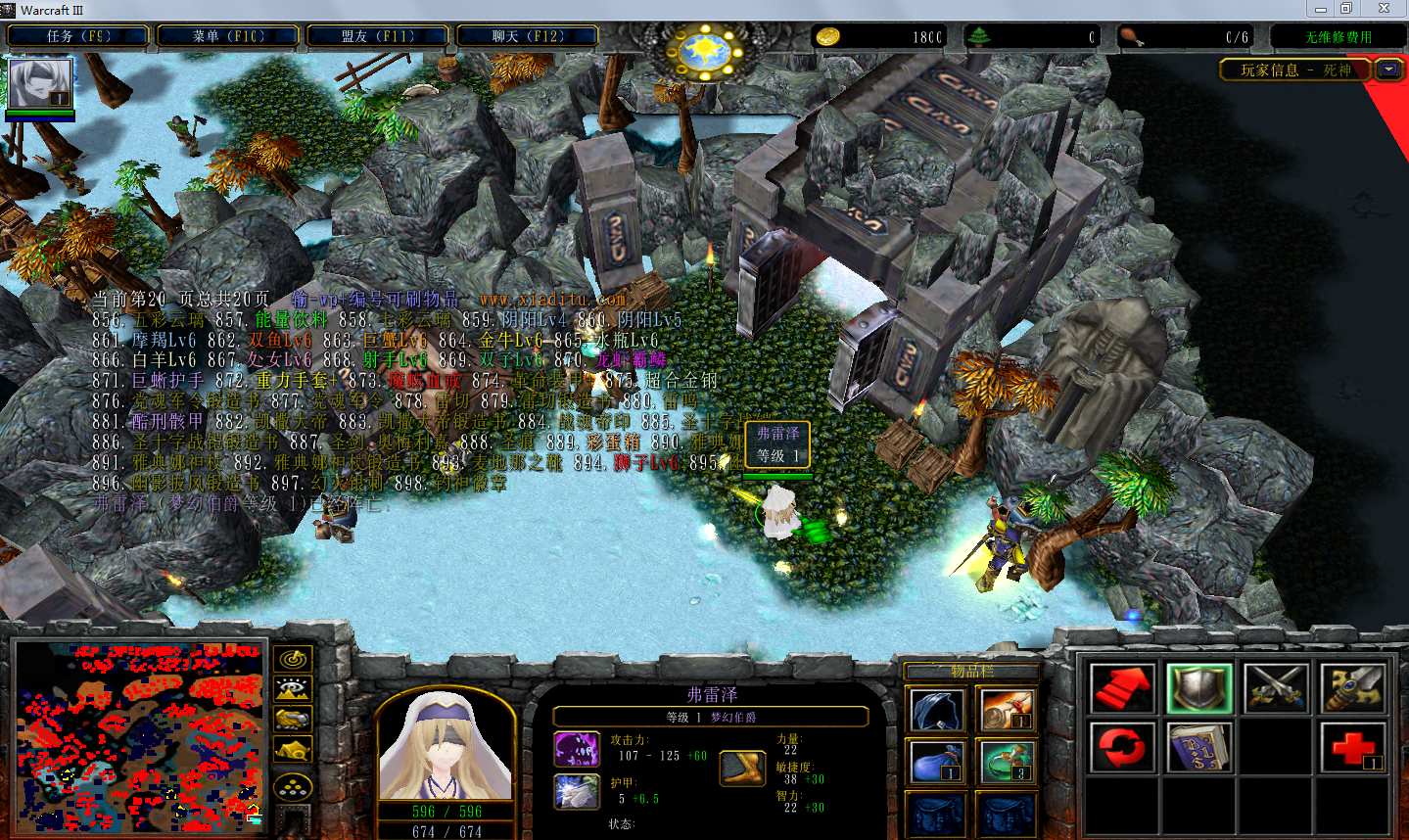This screenshot has width=1409, height=840.
Task: Use the orange scroll inventory item
Action: [1007, 710]
